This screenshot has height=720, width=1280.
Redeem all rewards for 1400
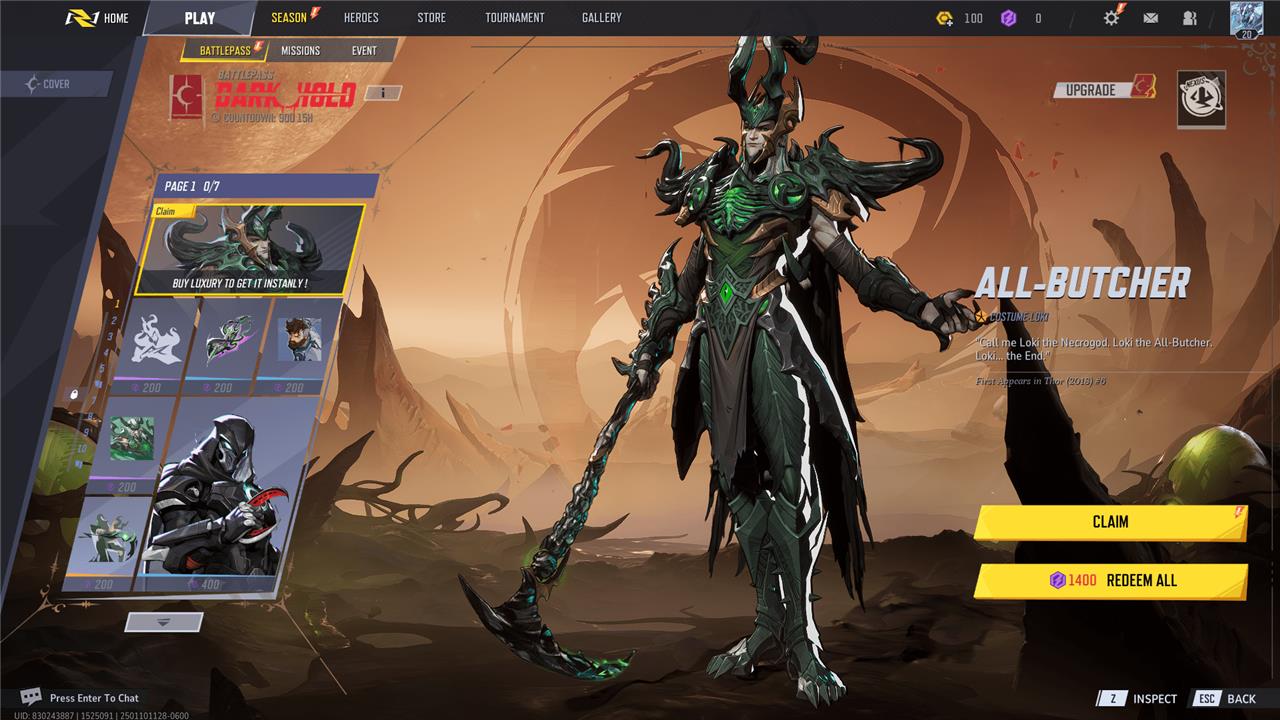pos(1110,581)
